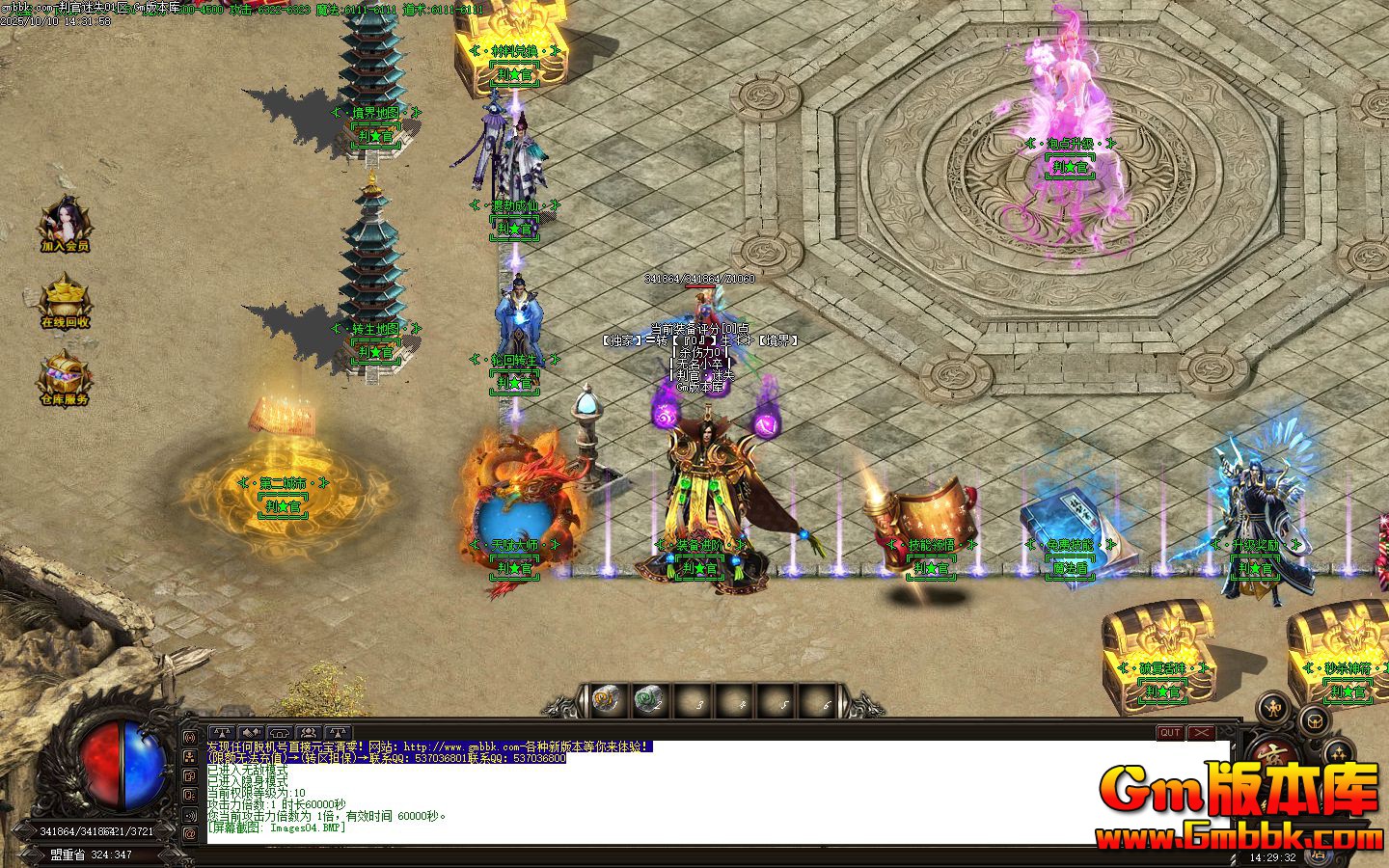Open the group members icon on the chat toolbar
The image size is (1389, 868).
(x=309, y=732)
